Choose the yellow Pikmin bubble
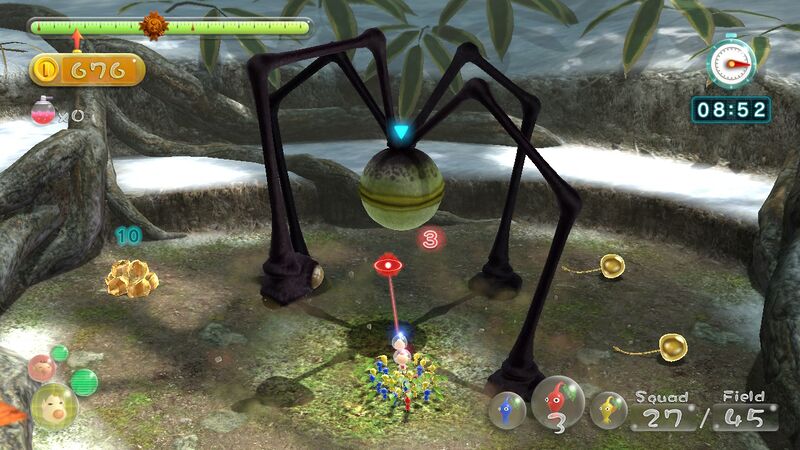Screen dimensions: 800x450 pos(608,409)
